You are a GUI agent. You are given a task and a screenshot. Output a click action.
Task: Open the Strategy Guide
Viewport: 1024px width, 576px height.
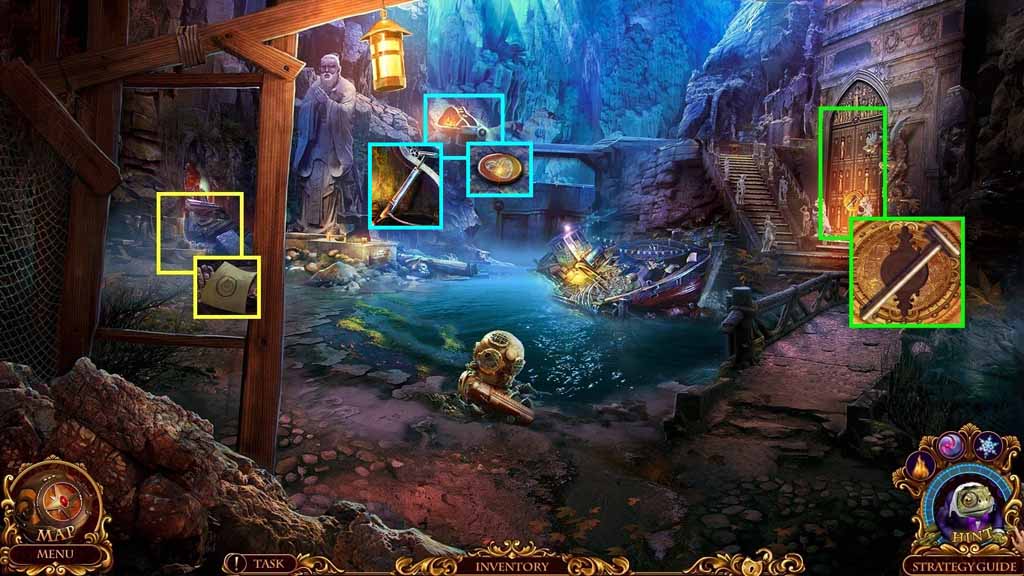(961, 565)
